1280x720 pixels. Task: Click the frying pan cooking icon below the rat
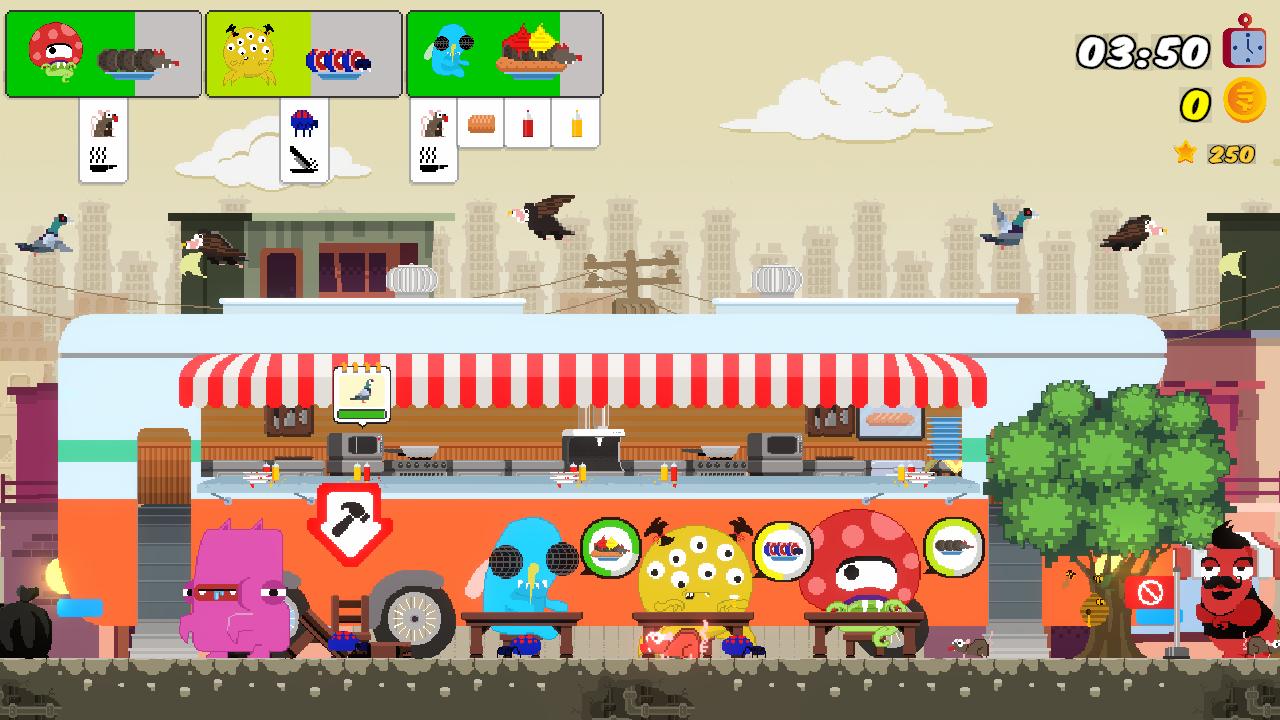coord(100,160)
